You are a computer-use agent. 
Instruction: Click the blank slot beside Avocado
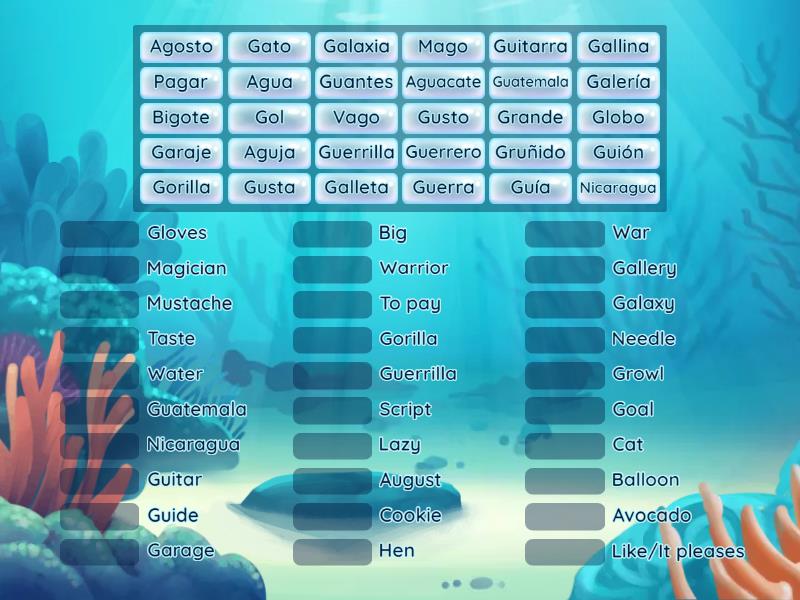point(565,516)
